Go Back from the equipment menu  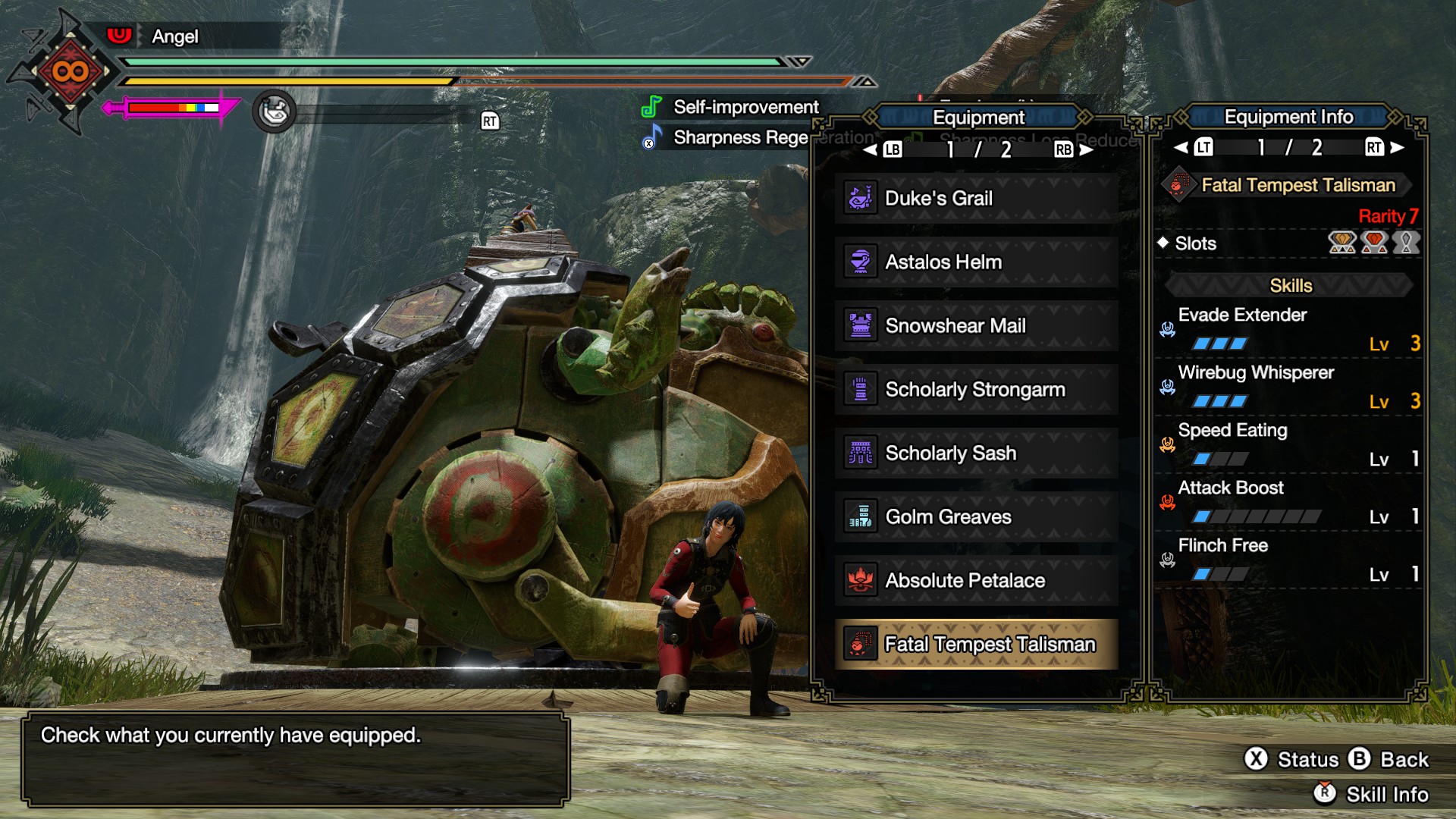coord(1389,759)
